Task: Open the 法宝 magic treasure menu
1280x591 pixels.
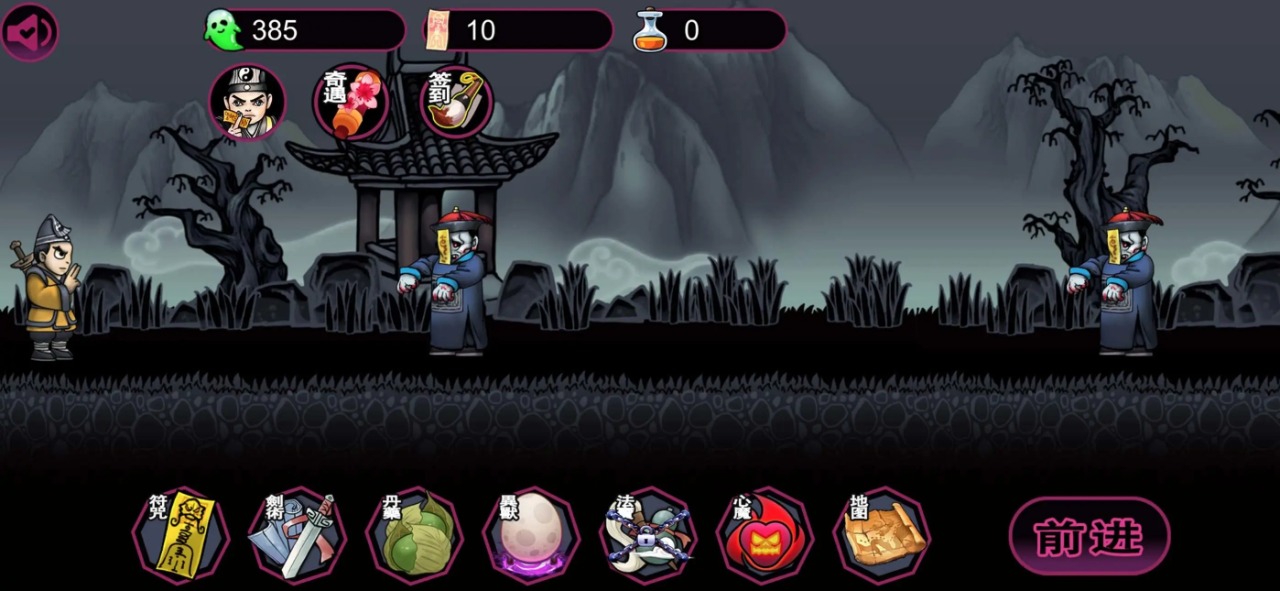Action: click(648, 536)
